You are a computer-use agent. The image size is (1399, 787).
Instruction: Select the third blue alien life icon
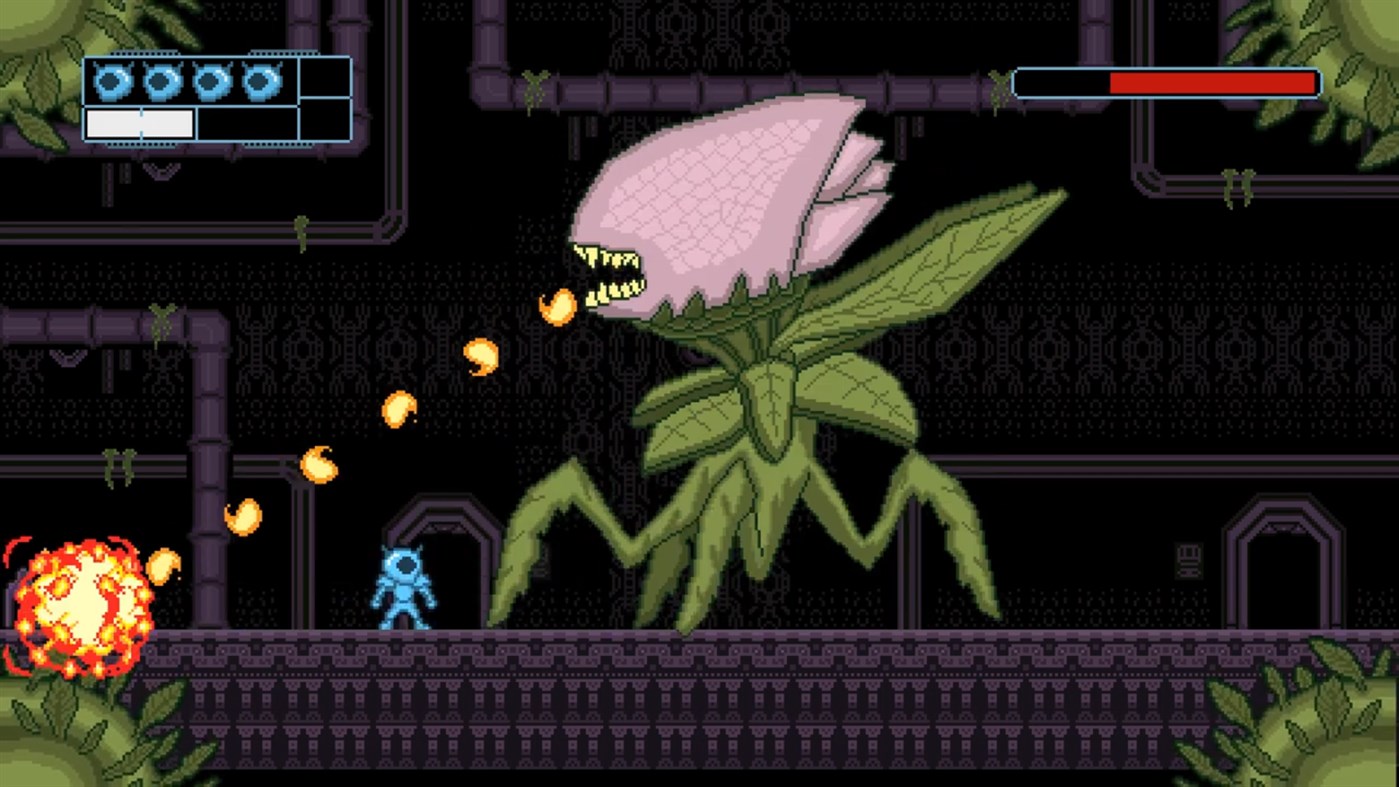click(210, 80)
